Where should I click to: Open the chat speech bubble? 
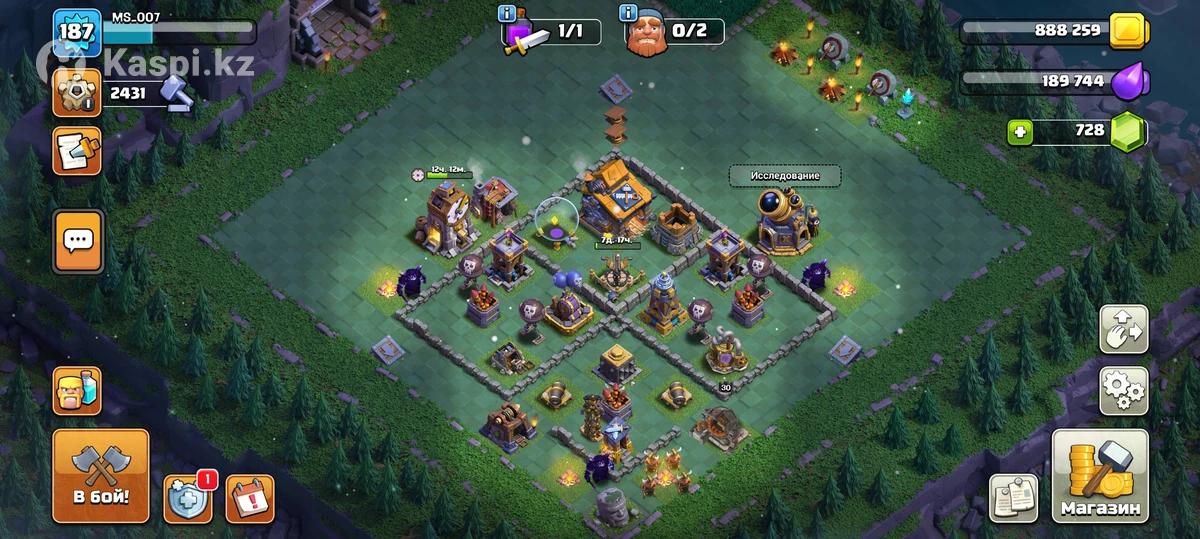77,240
